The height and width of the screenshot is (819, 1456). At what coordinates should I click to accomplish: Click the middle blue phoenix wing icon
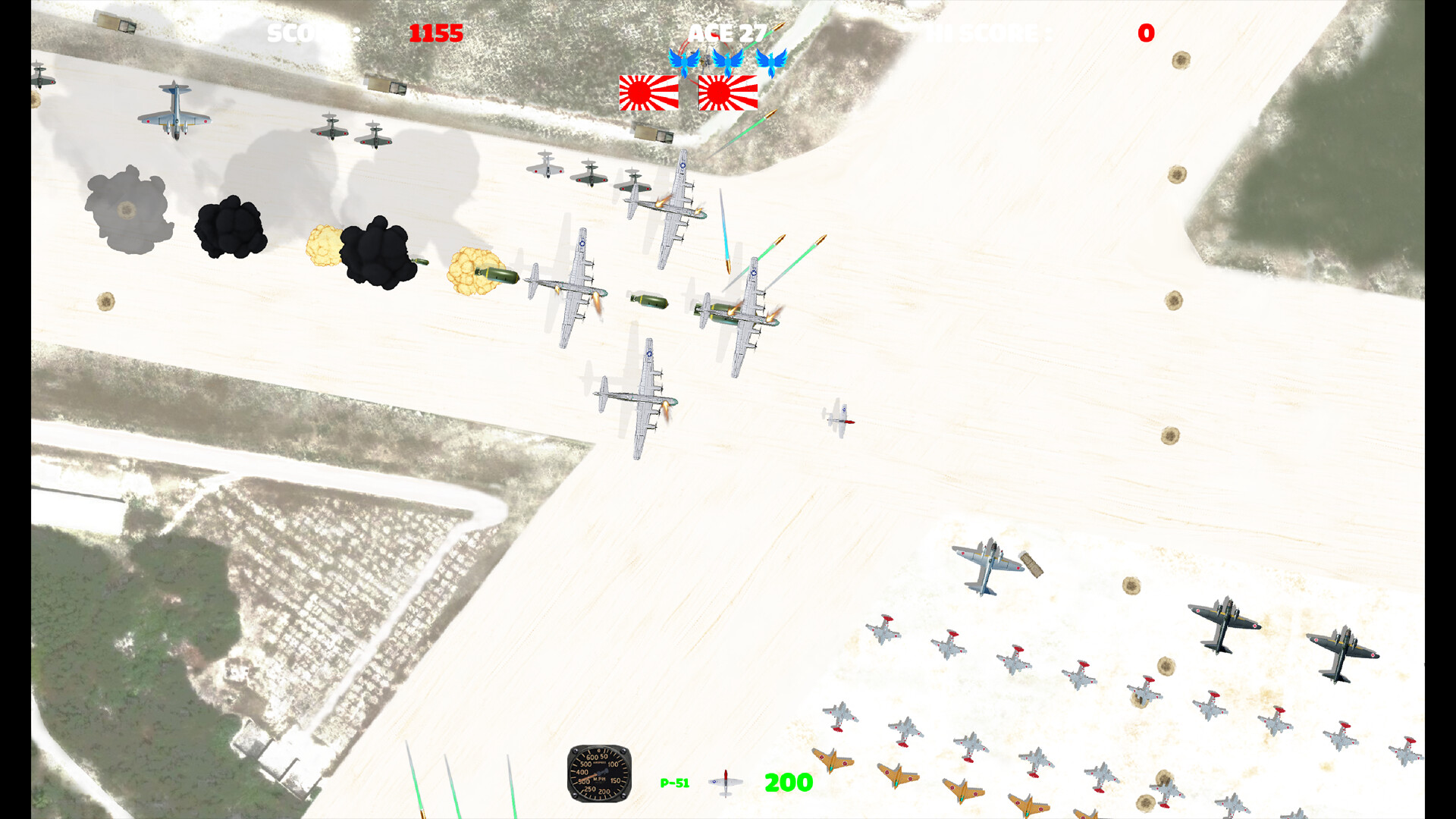point(728,62)
